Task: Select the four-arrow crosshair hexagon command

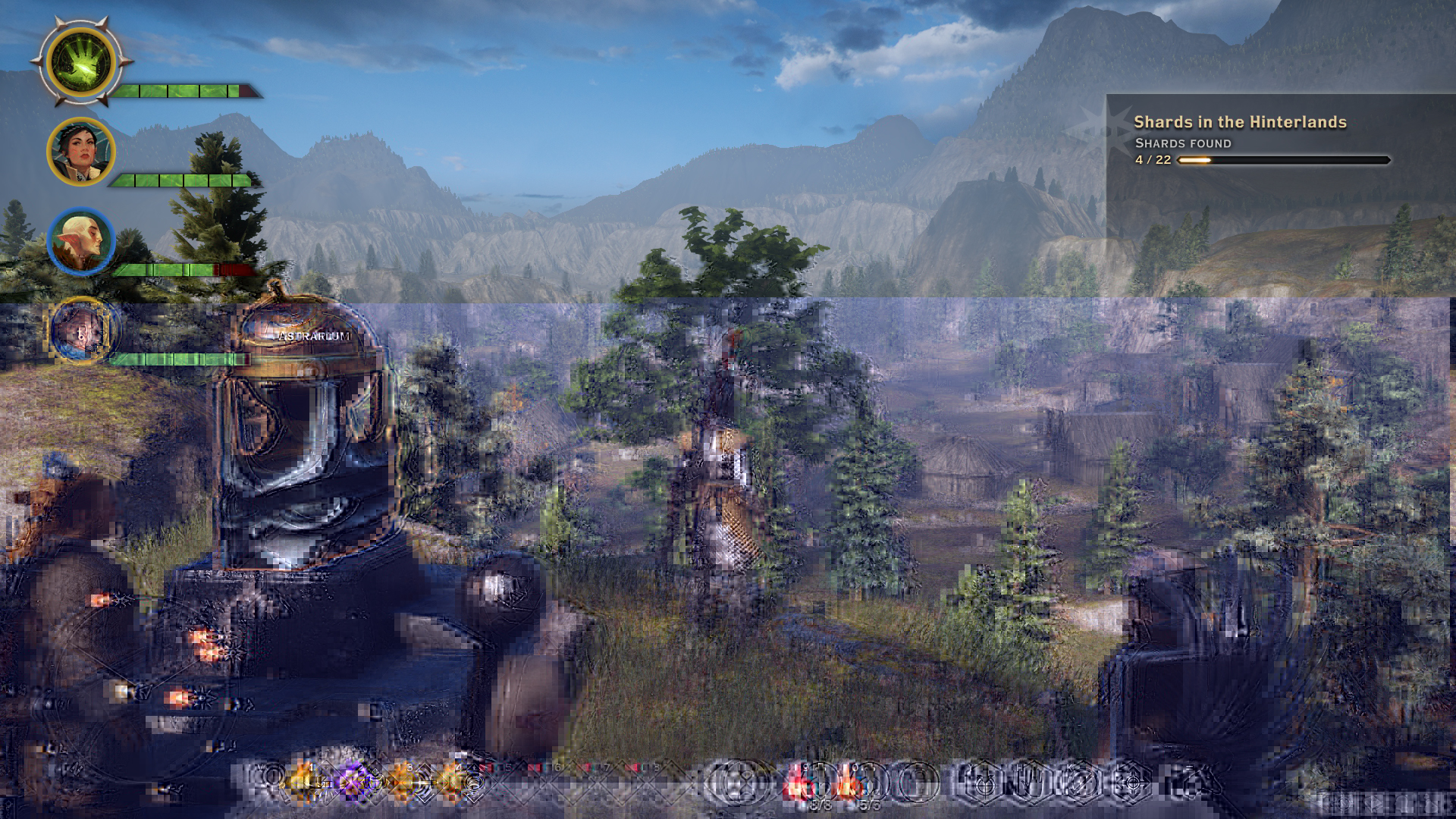Action: tap(1130, 783)
